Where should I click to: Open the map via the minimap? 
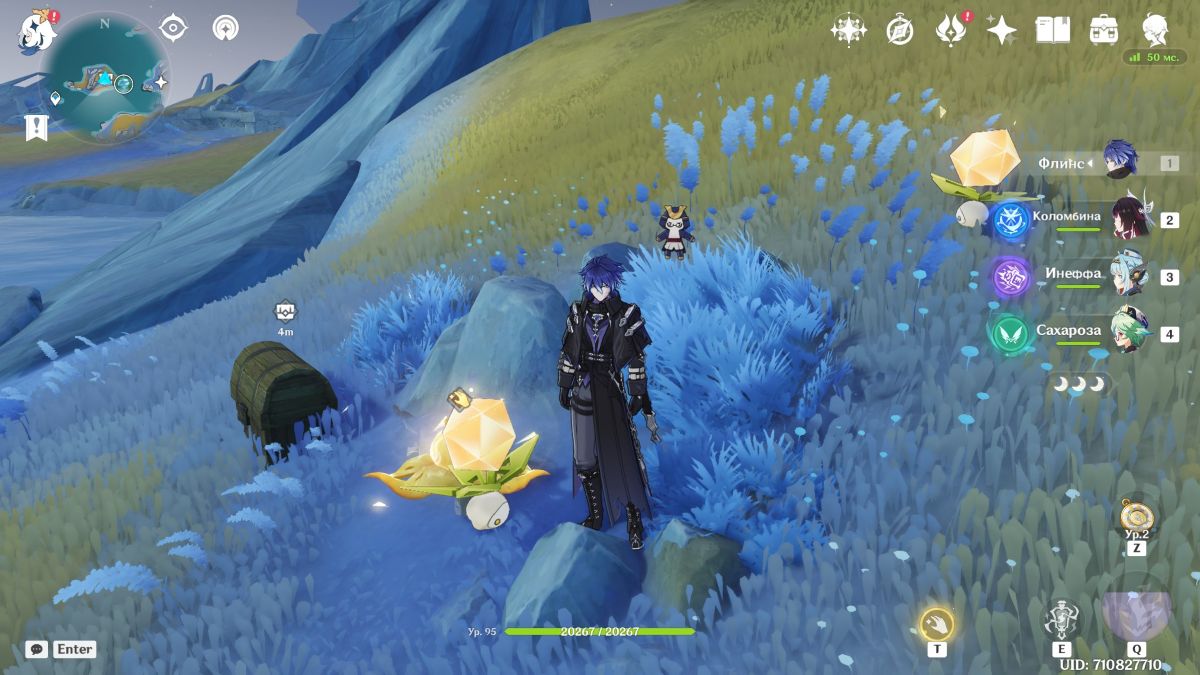[106, 78]
